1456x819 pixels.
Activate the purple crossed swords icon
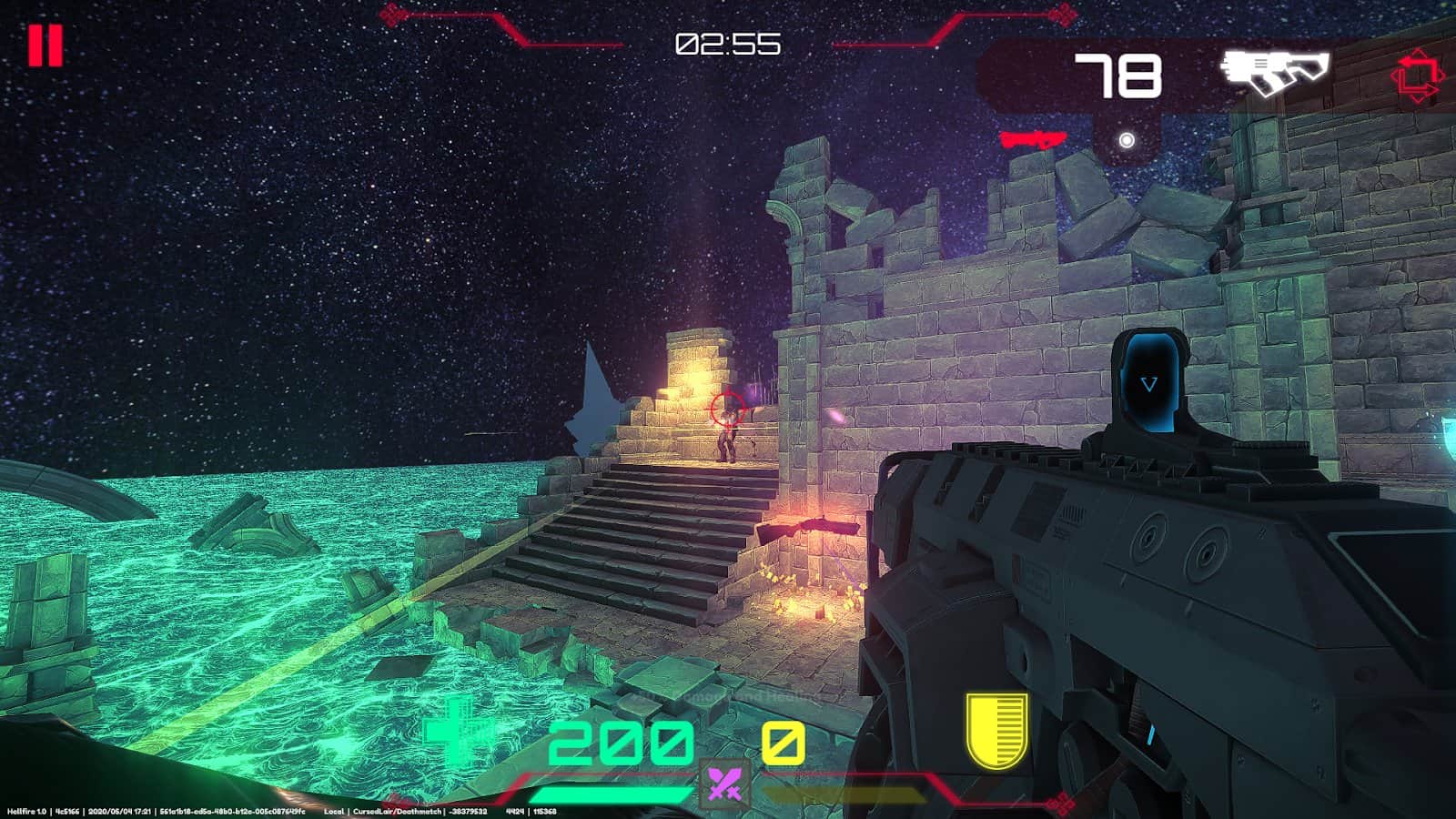click(x=724, y=784)
